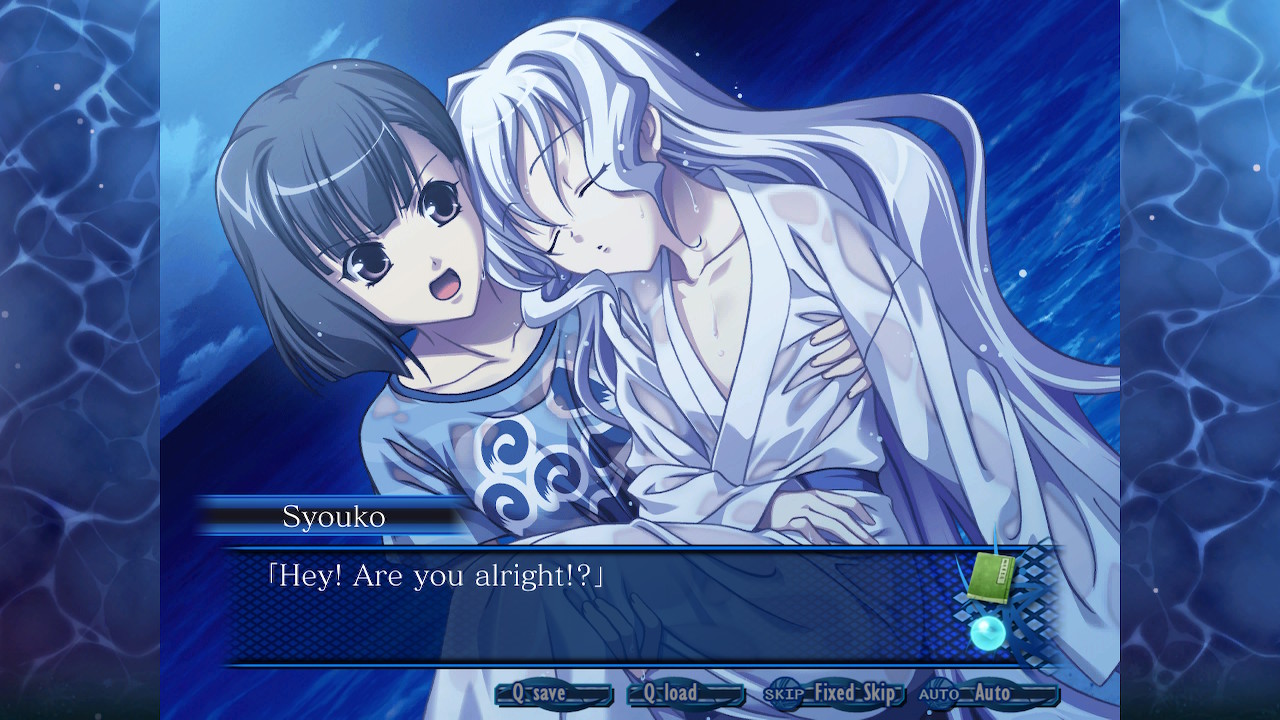Turn on Auto mode
Screen dimensions: 1280x720
992,692
